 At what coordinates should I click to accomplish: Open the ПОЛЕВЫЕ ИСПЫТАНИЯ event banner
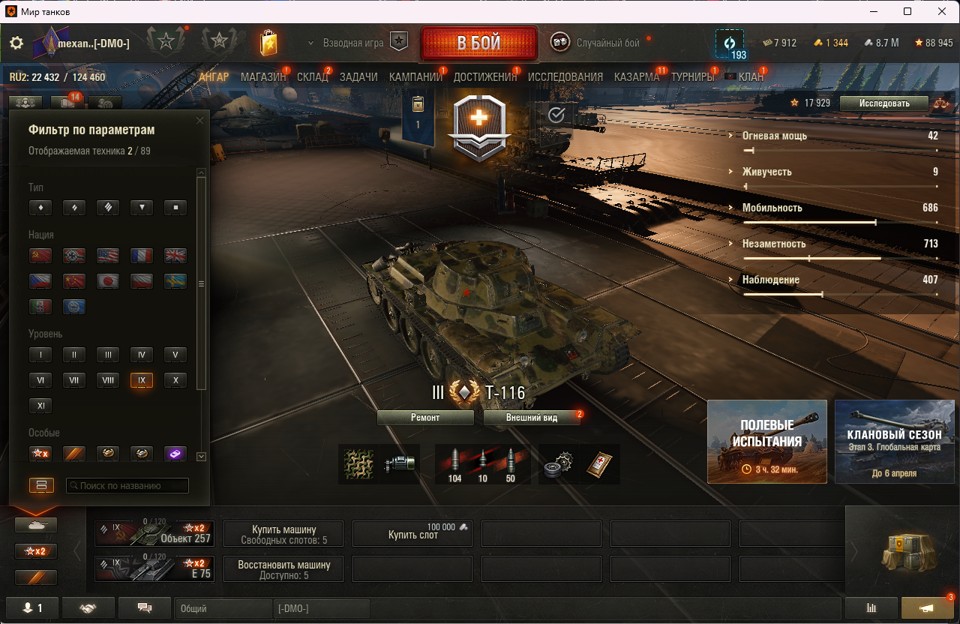(x=766, y=441)
